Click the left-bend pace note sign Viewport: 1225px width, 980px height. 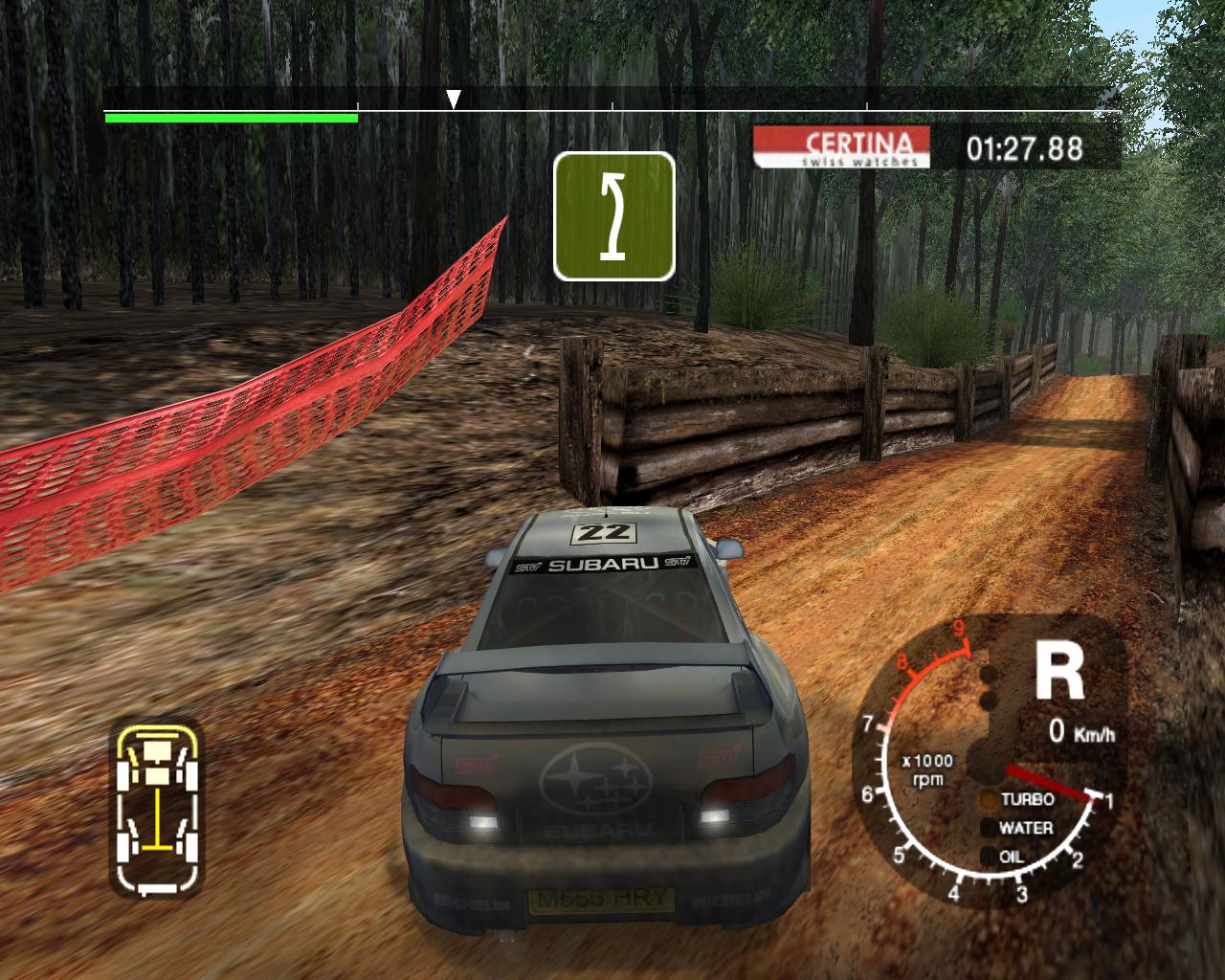pos(613,216)
